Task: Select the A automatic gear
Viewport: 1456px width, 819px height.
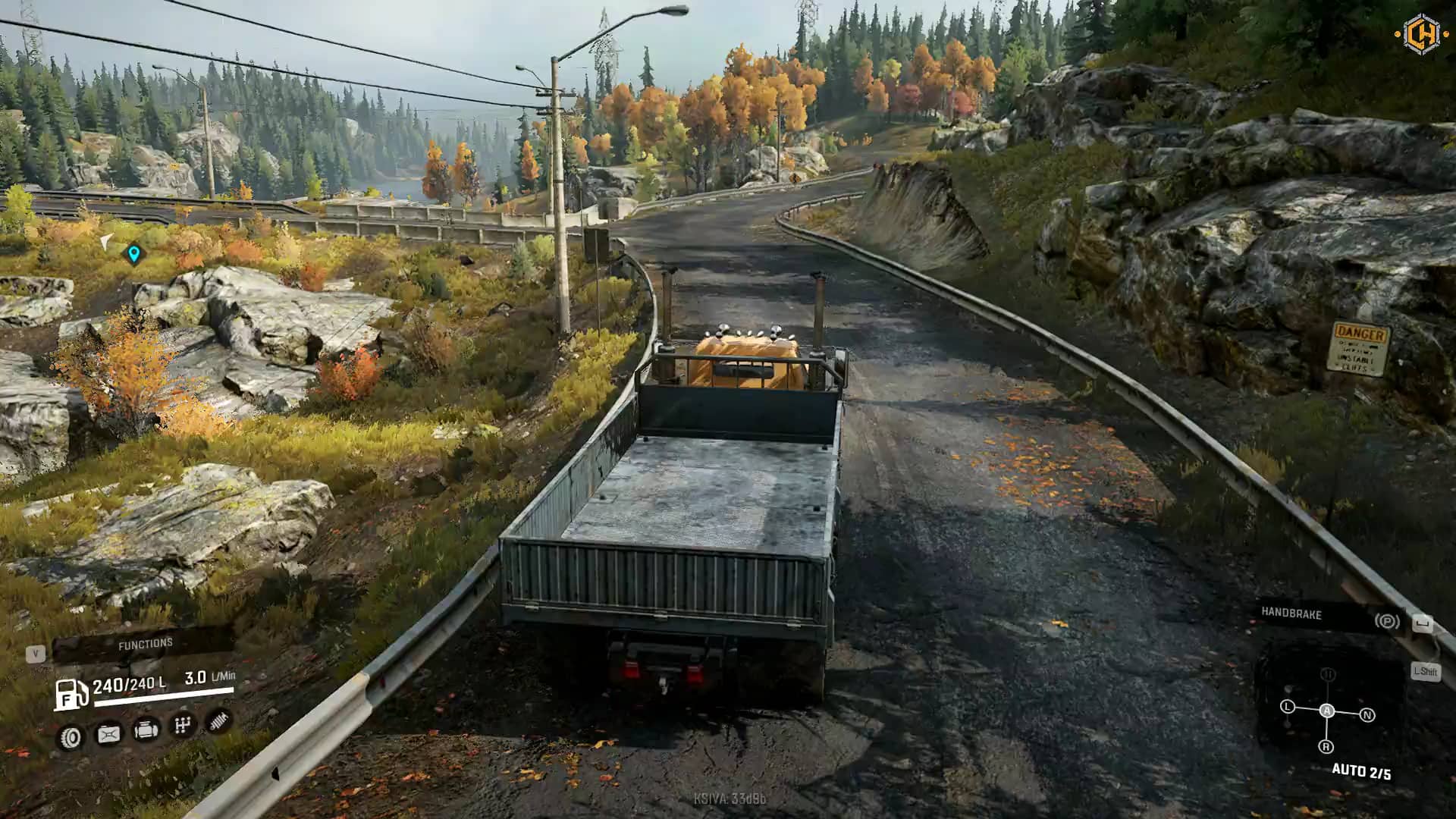Action: 1326,711
